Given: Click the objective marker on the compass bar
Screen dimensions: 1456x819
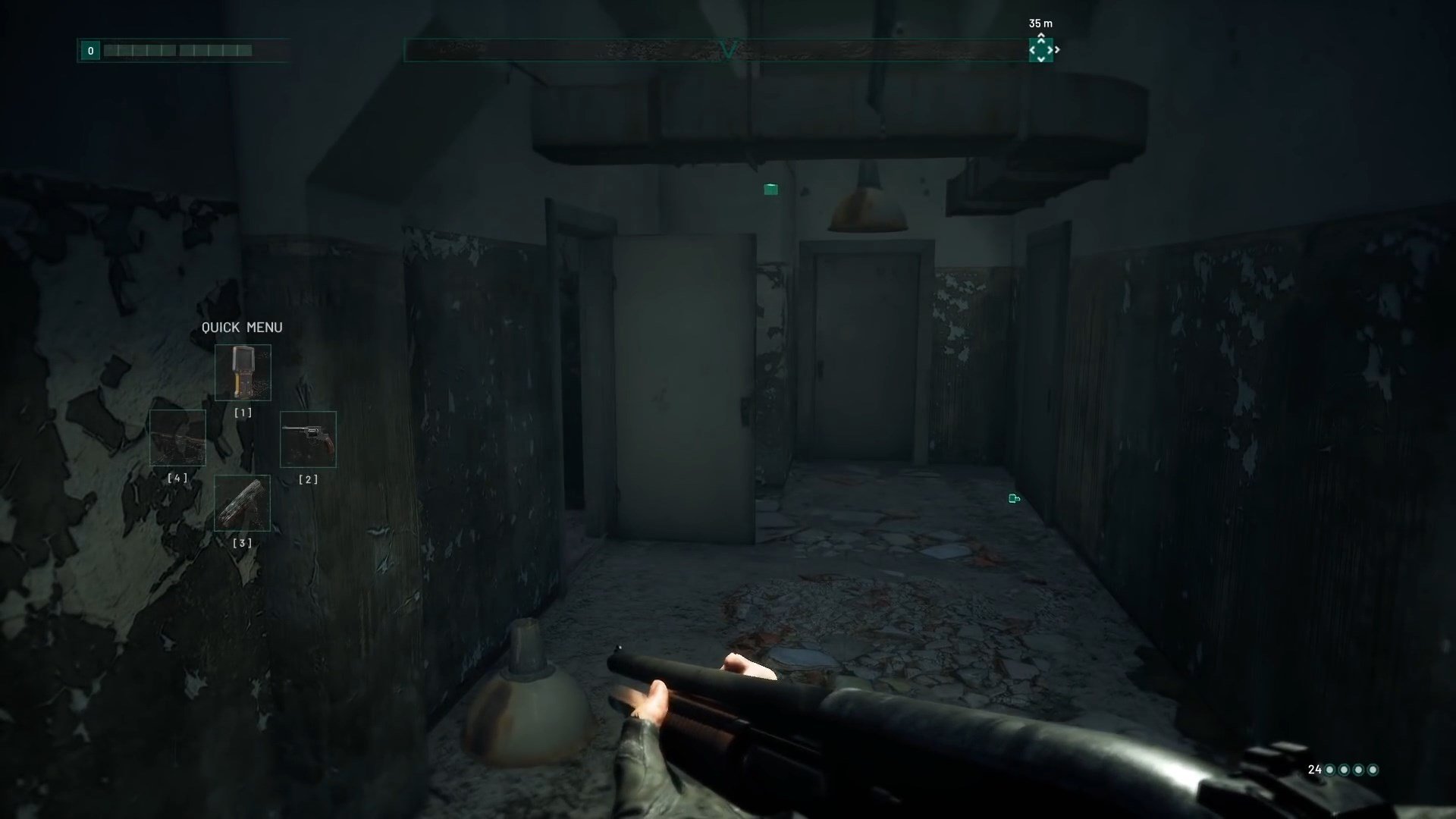Looking at the screenshot, I should click(x=1040, y=50).
